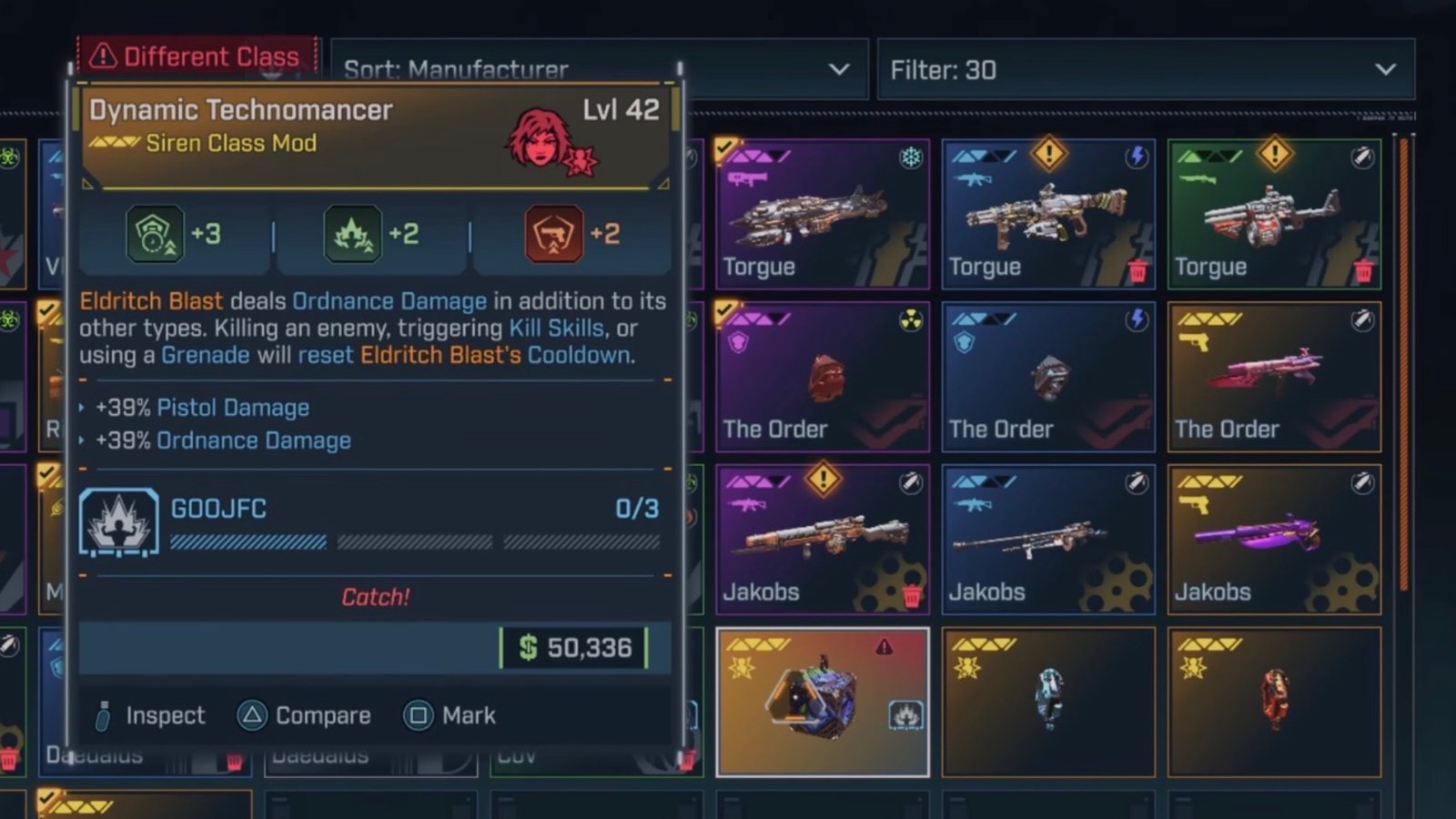This screenshot has height=819, width=1456.
Task: Select the purple Jakobs rifle tile
Action: click(x=822, y=540)
